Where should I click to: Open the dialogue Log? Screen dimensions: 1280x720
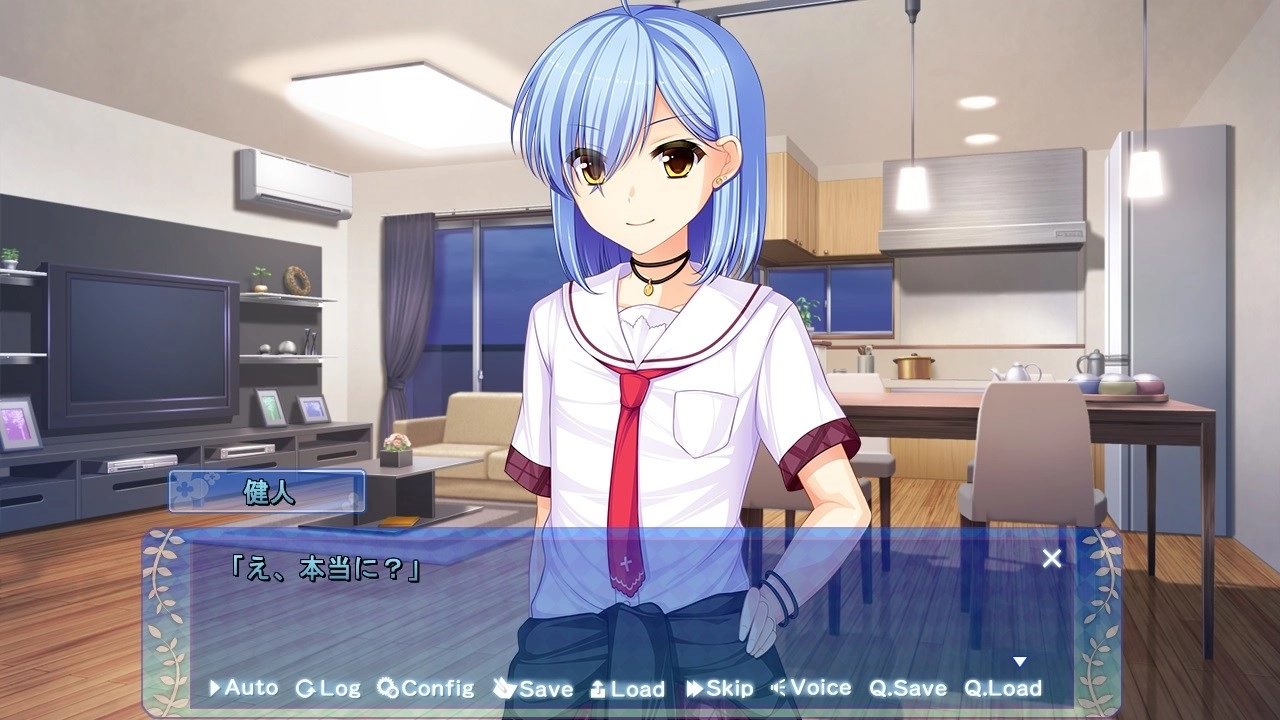click(x=328, y=688)
